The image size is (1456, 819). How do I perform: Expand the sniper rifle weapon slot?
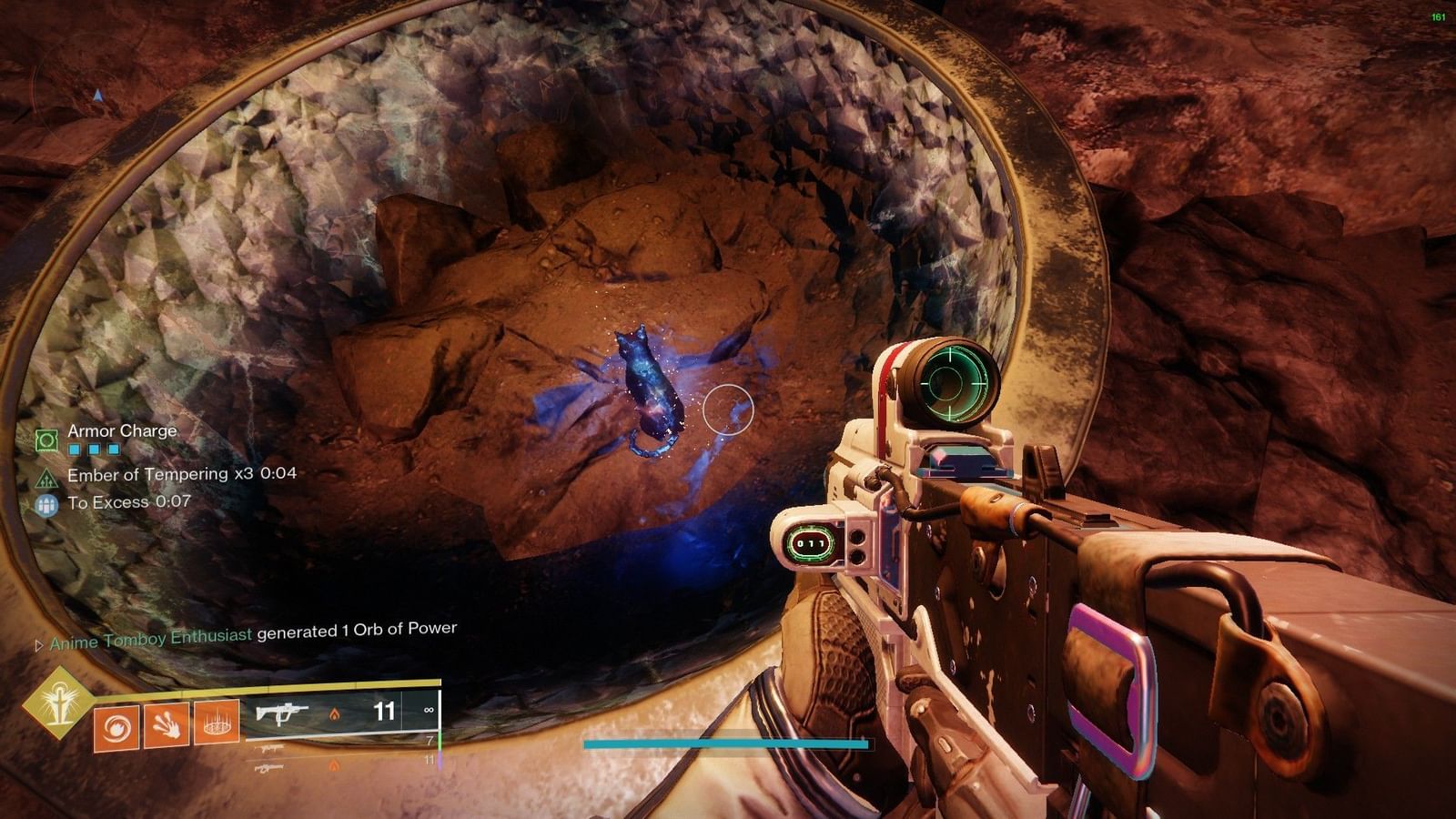tap(270, 747)
